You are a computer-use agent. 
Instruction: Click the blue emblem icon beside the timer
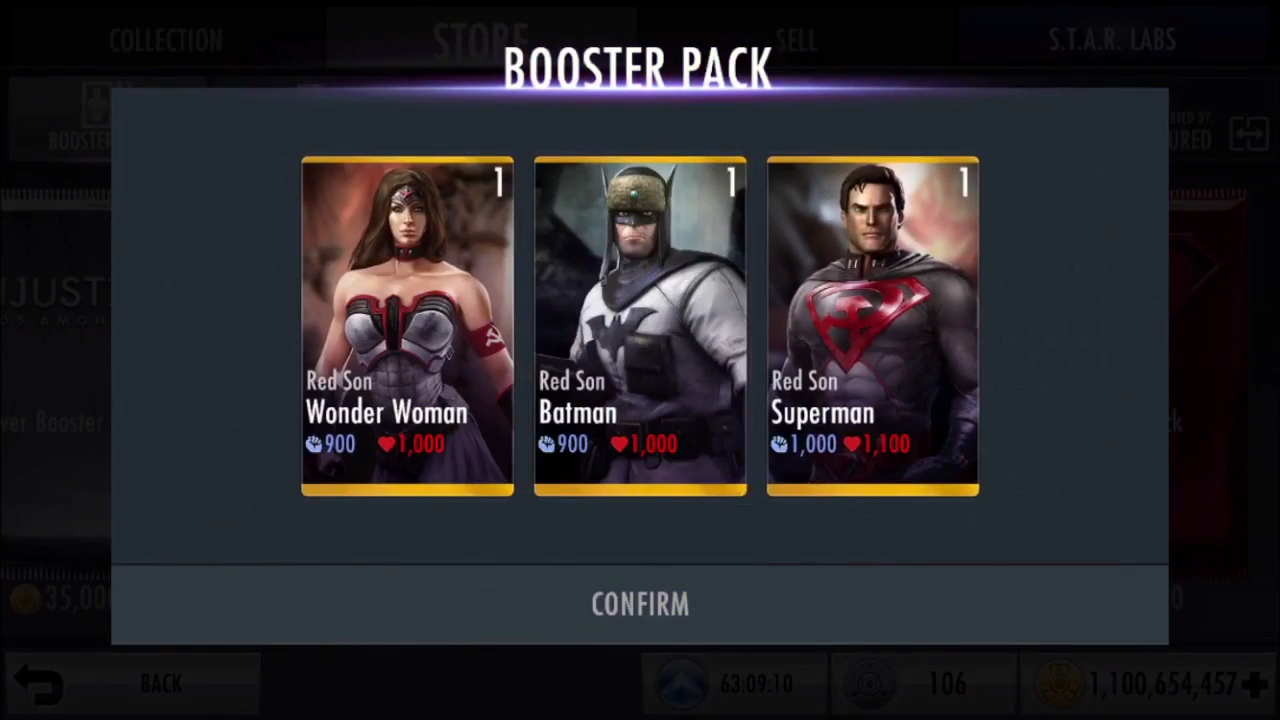(x=682, y=683)
